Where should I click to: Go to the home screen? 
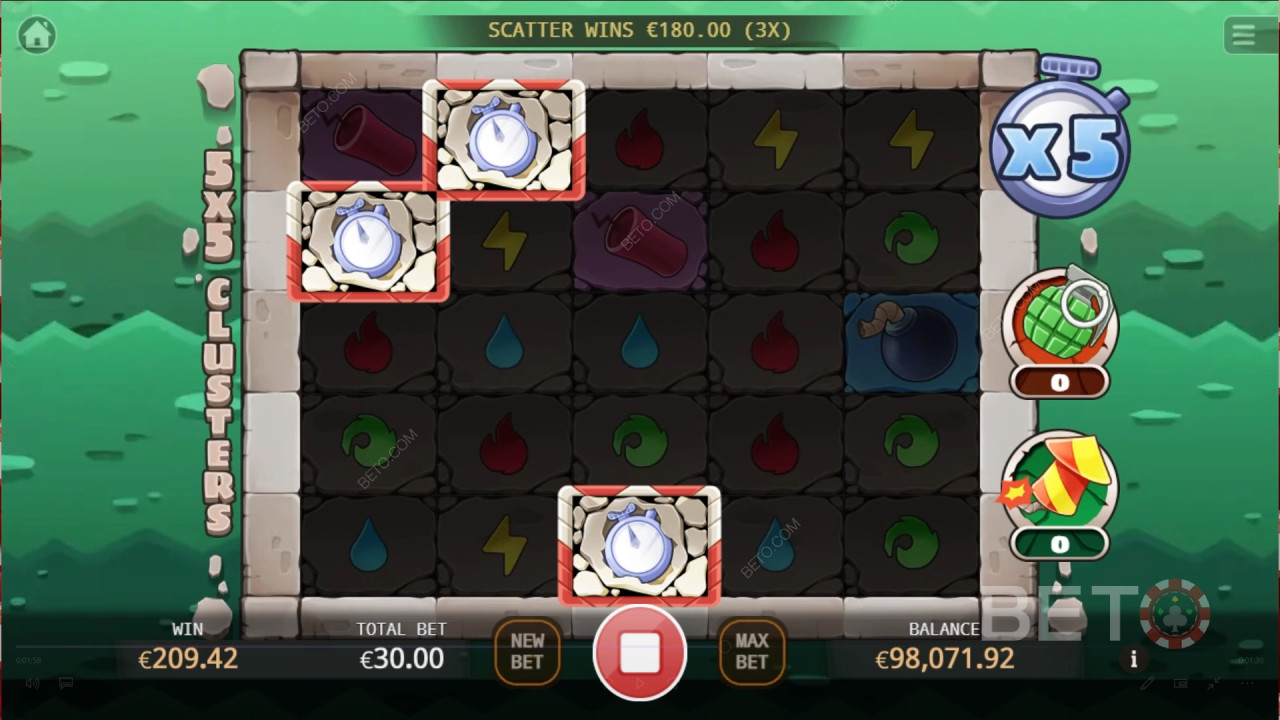37,35
